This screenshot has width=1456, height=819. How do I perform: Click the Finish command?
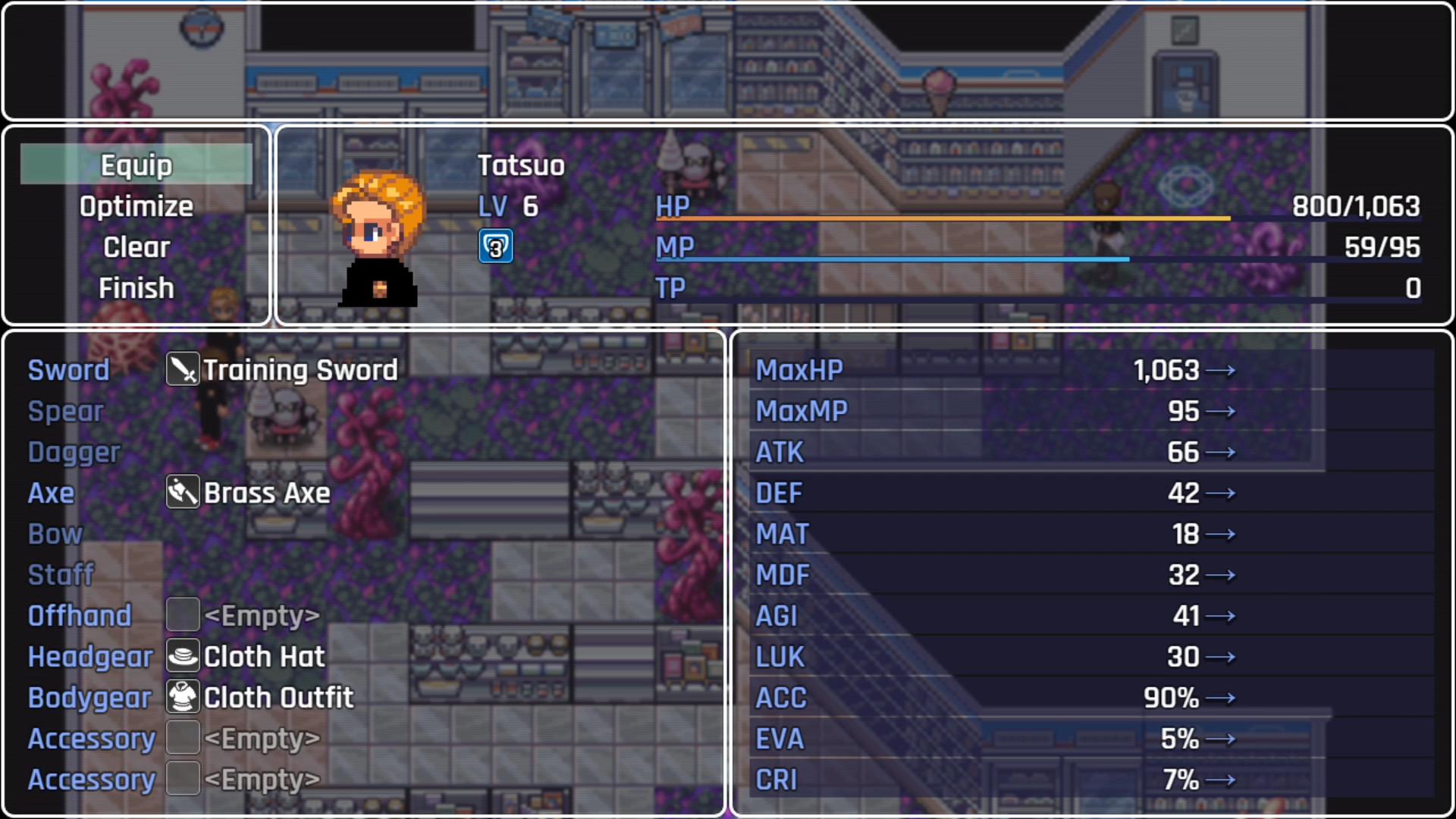136,287
